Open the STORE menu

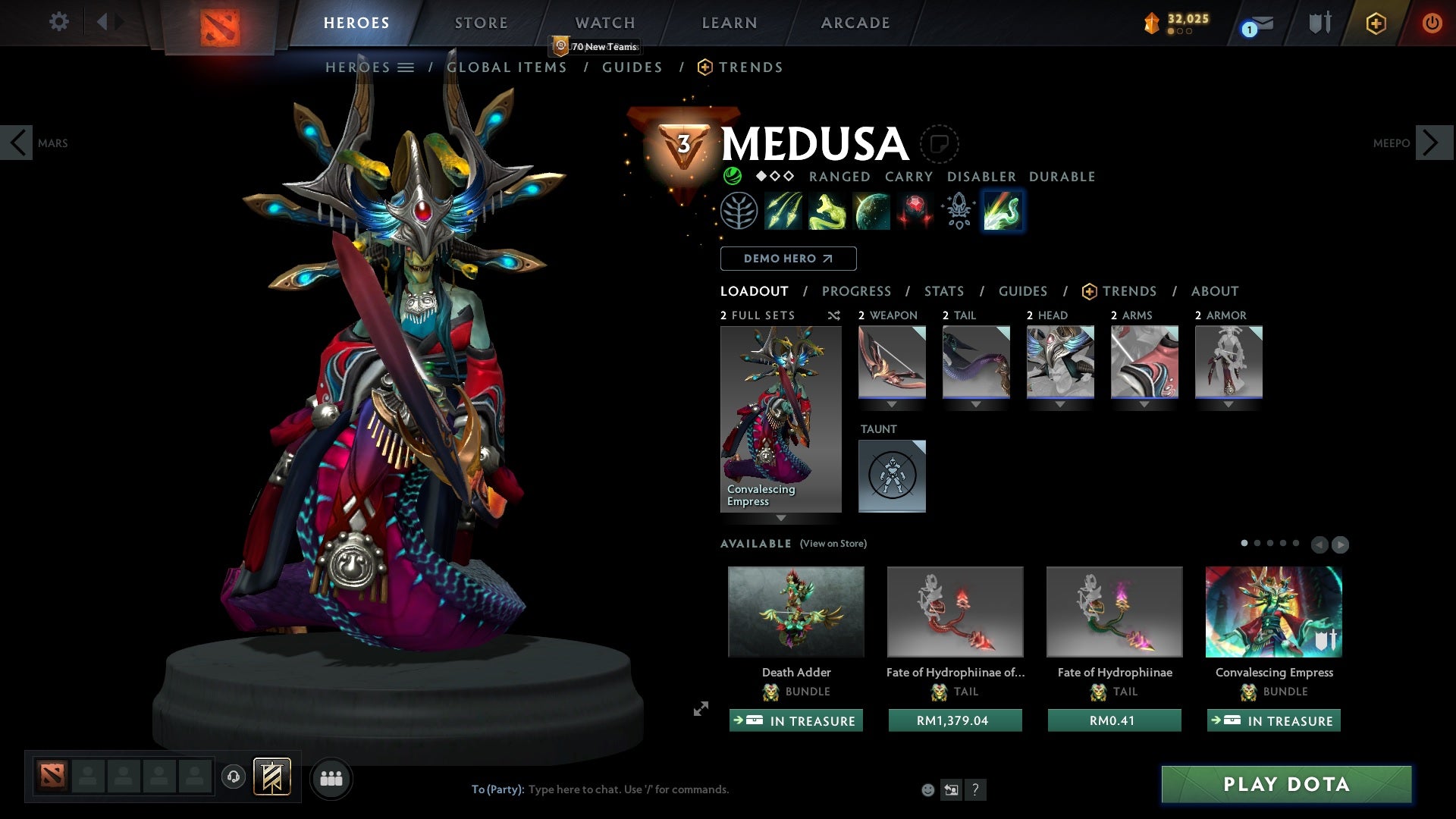[481, 22]
